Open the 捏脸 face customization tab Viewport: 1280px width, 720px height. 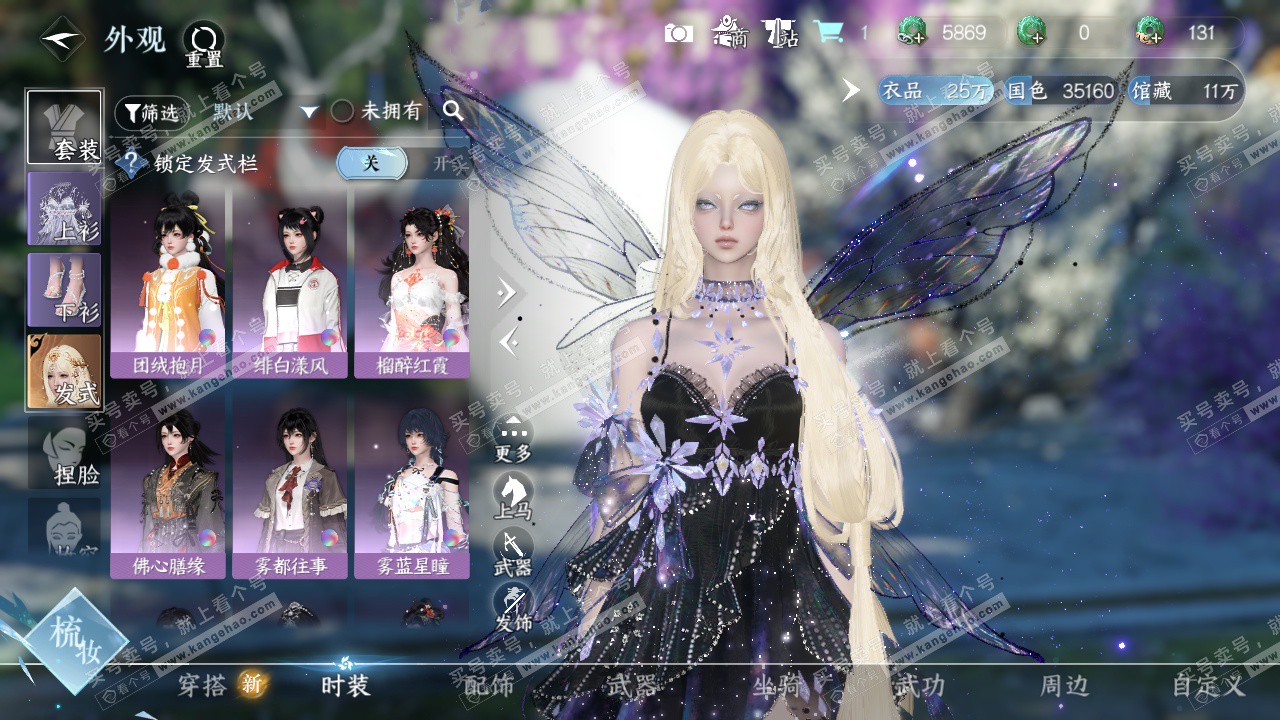point(66,454)
